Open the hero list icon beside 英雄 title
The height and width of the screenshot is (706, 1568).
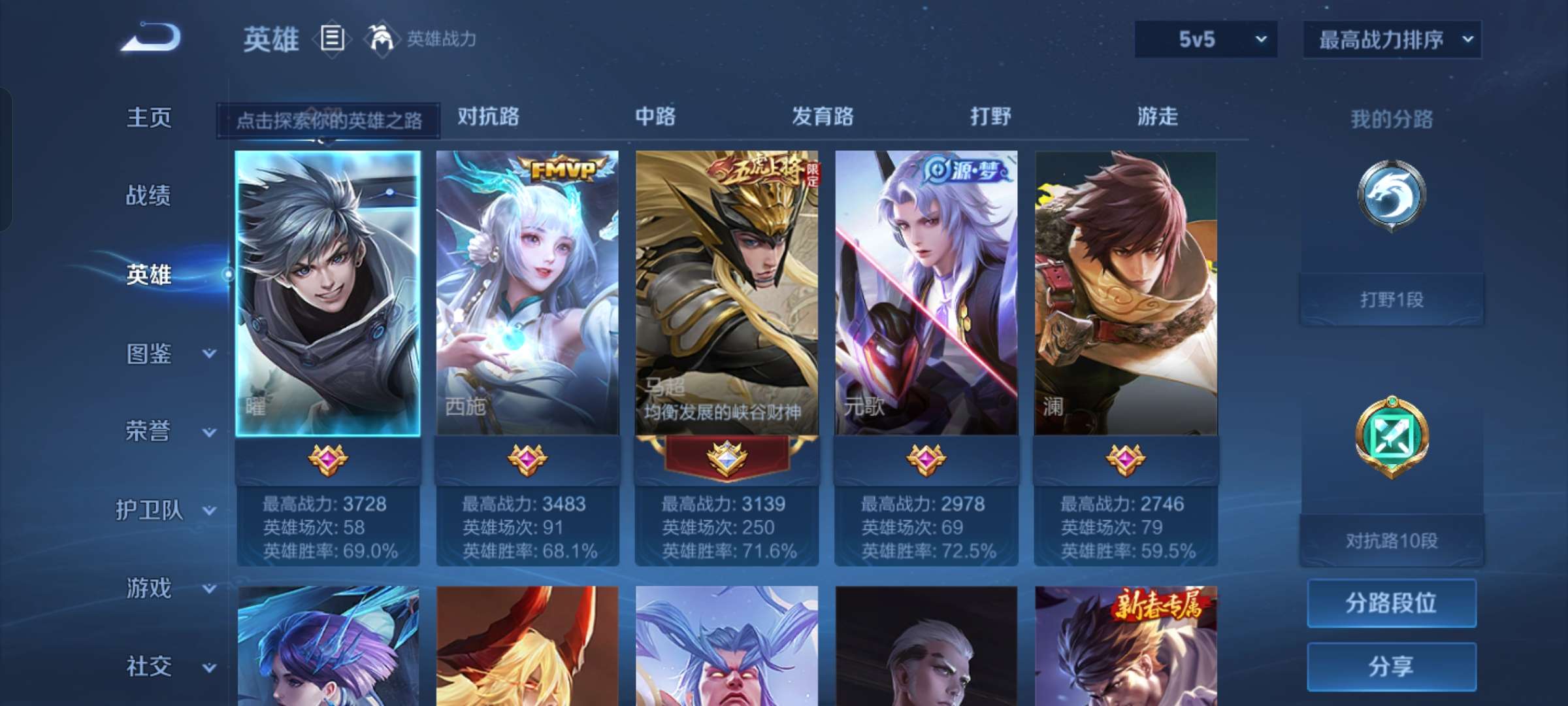(332, 39)
